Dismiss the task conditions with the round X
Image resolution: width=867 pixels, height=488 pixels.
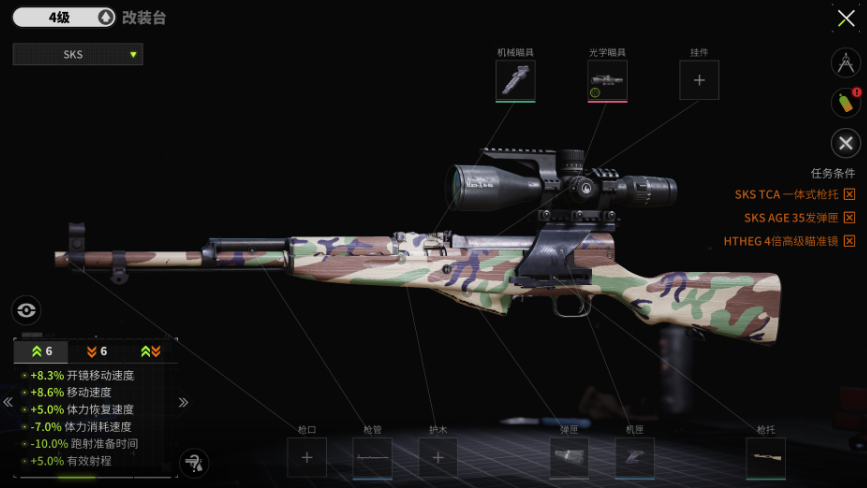click(x=846, y=143)
